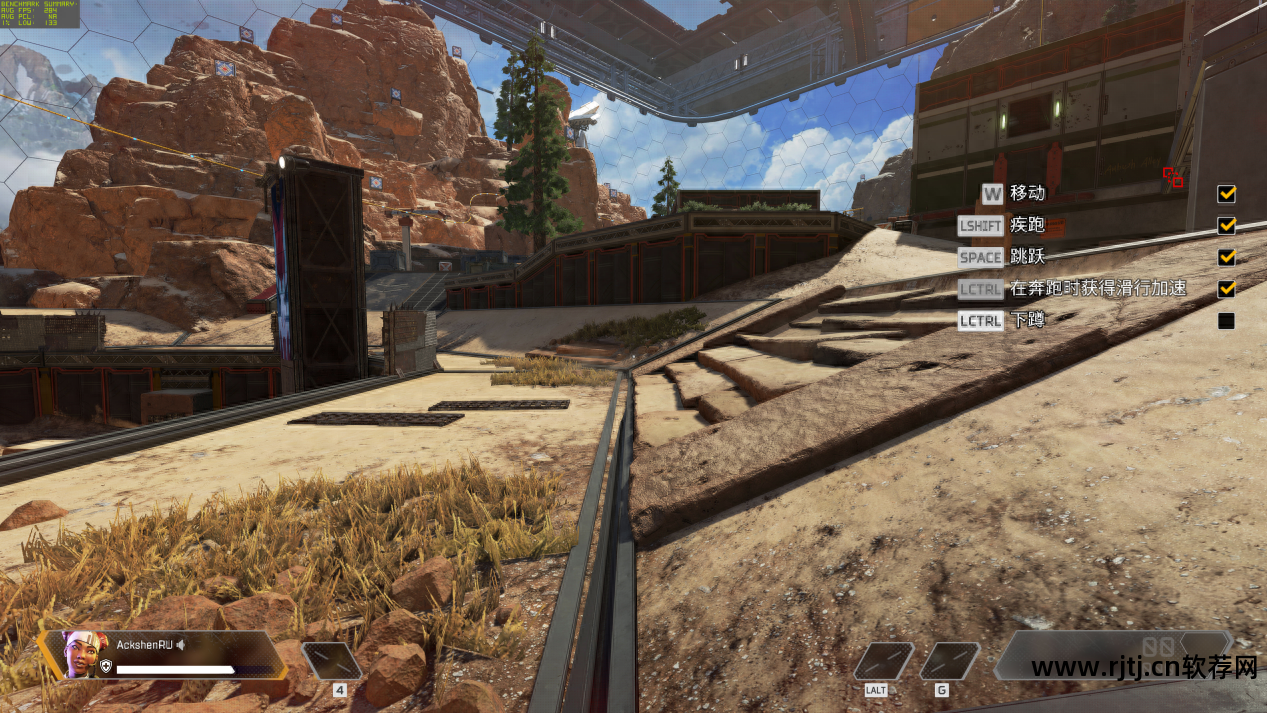
Task: Click the checked 跳跃 objective checkbox
Action: click(x=1226, y=257)
